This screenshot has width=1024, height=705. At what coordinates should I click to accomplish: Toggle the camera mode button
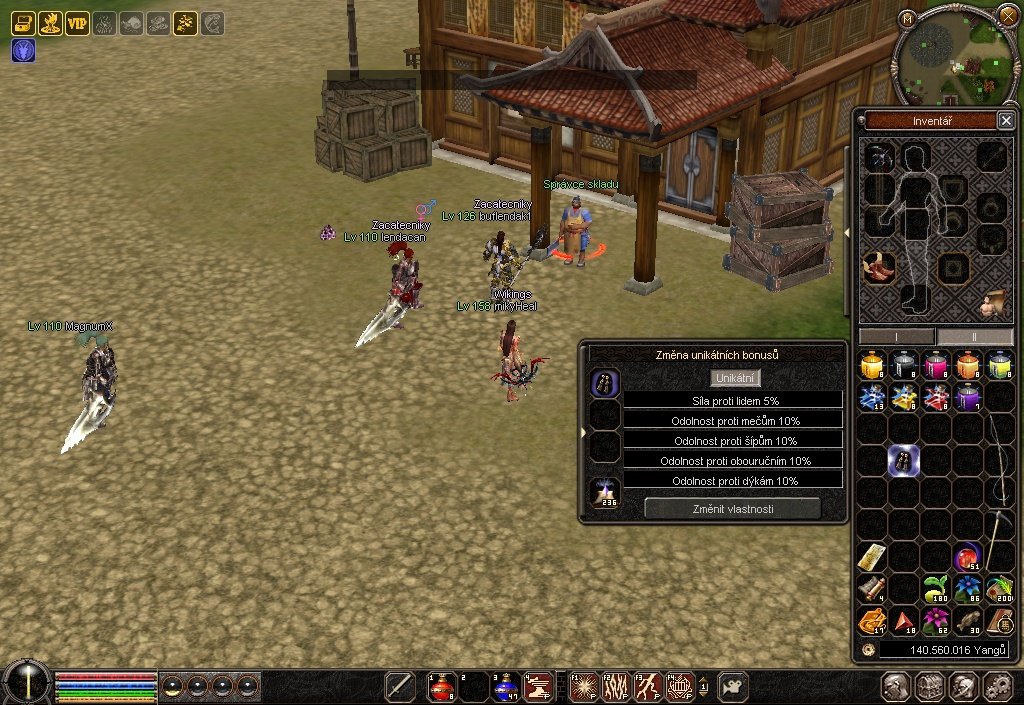coord(733,686)
